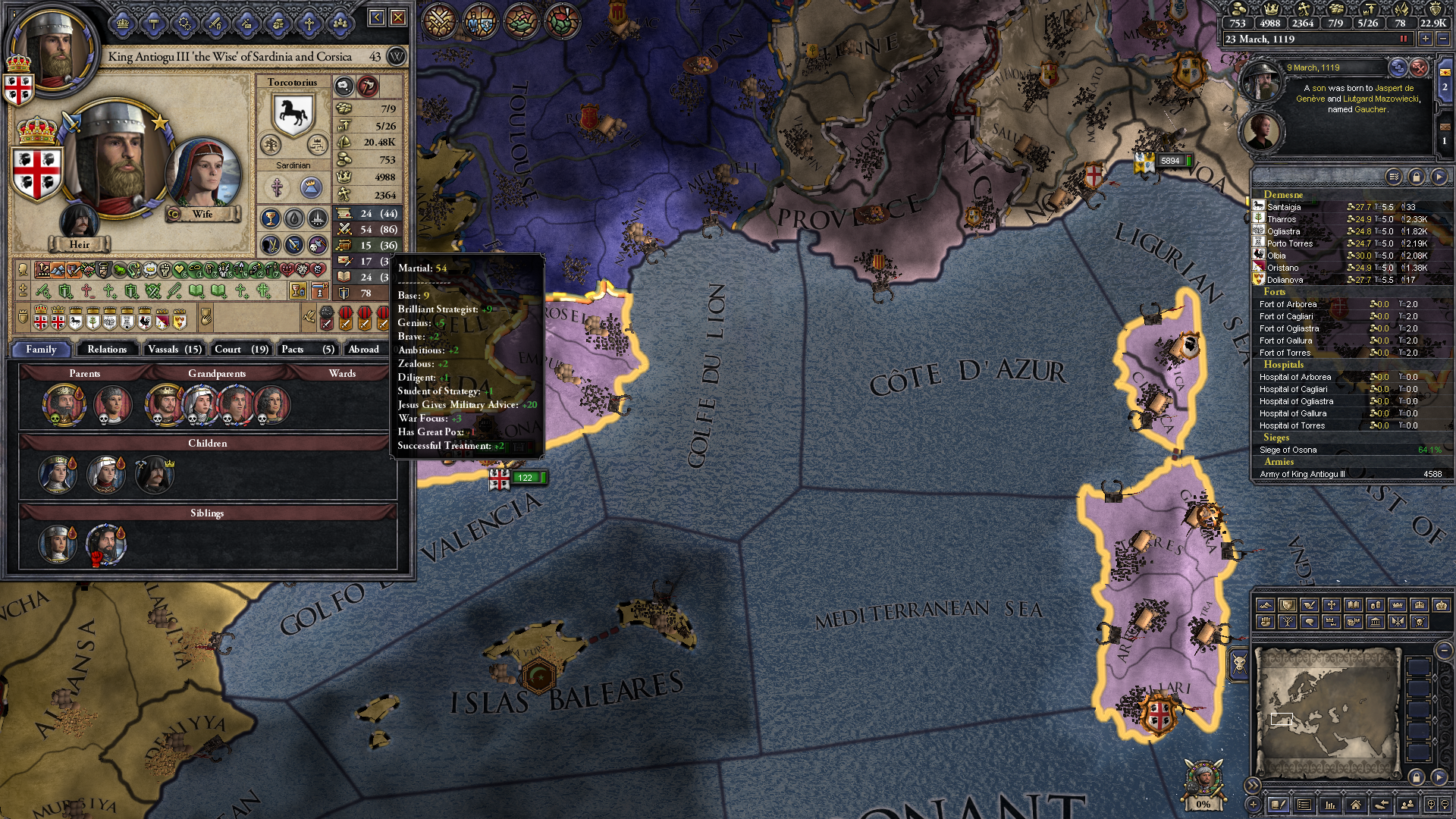
Task: Toggle the game pause button
Action: (x=1403, y=39)
